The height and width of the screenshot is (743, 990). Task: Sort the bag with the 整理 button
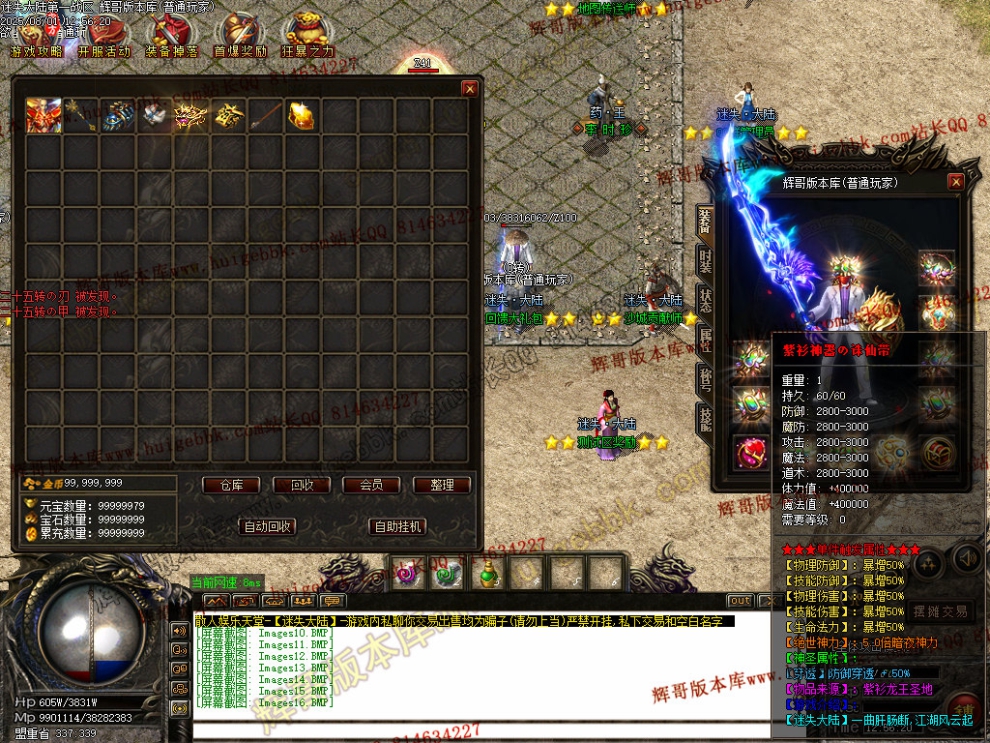(x=441, y=485)
